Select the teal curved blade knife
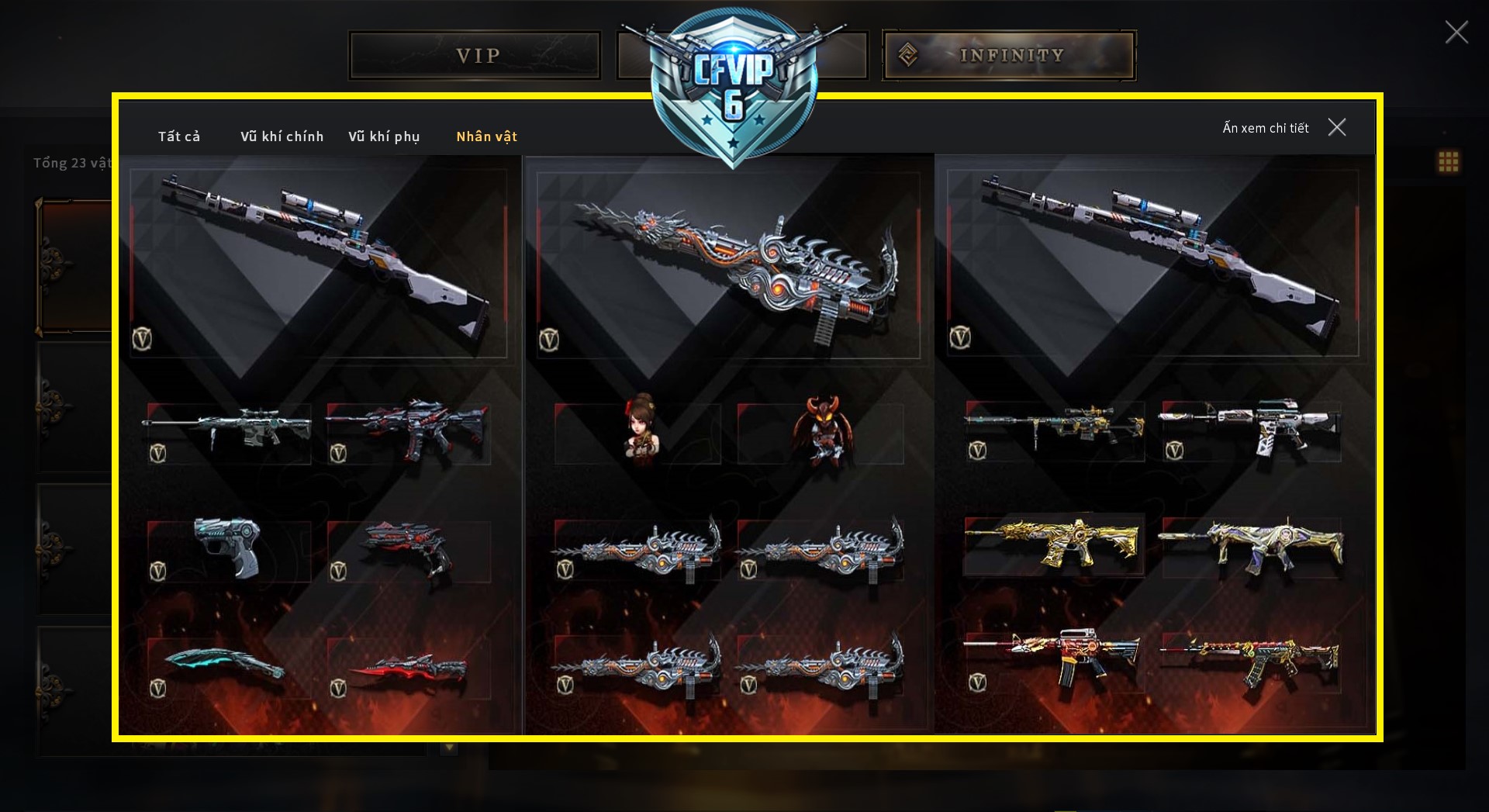 224,664
